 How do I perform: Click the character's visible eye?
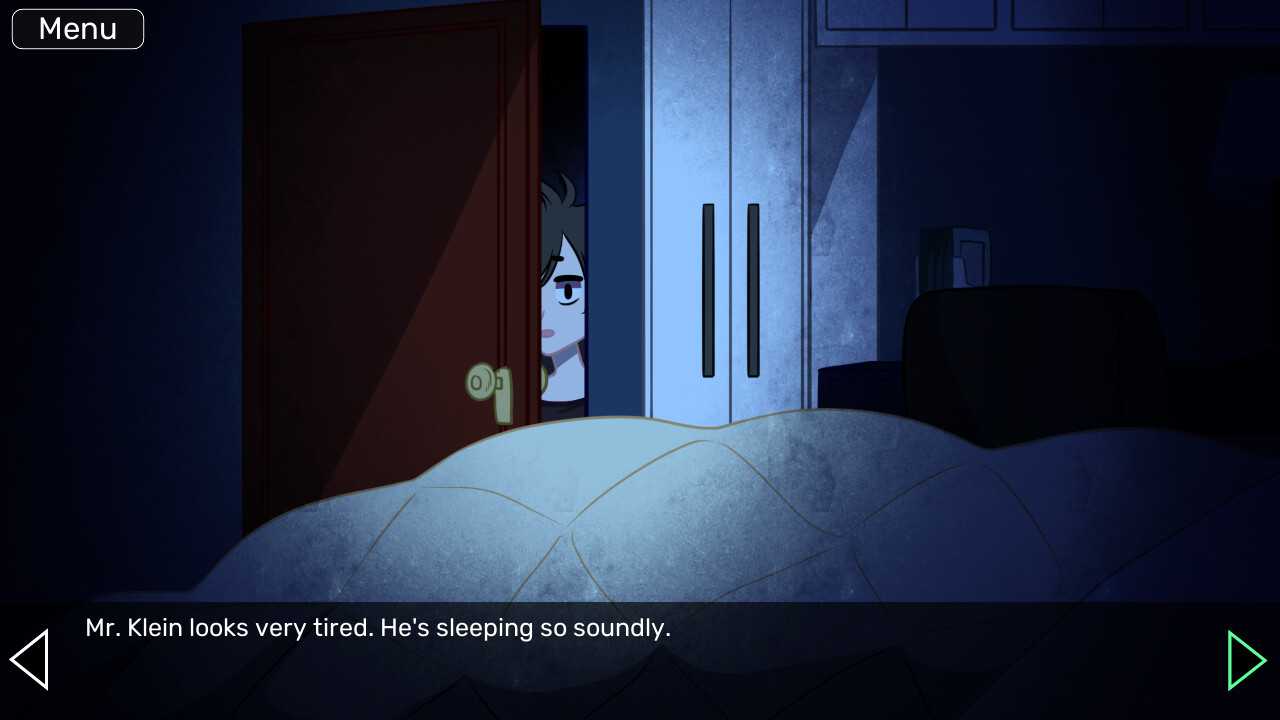(x=566, y=290)
